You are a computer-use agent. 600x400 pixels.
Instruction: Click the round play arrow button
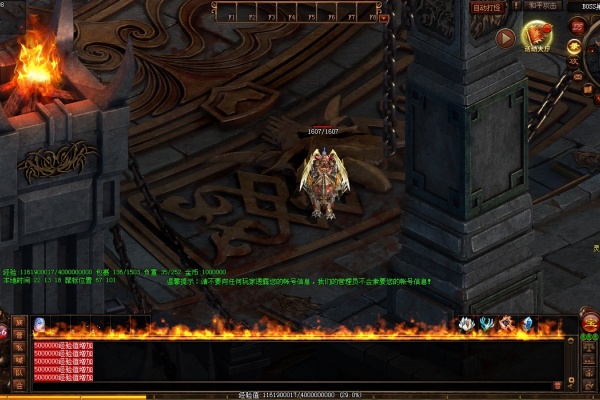tap(505, 39)
